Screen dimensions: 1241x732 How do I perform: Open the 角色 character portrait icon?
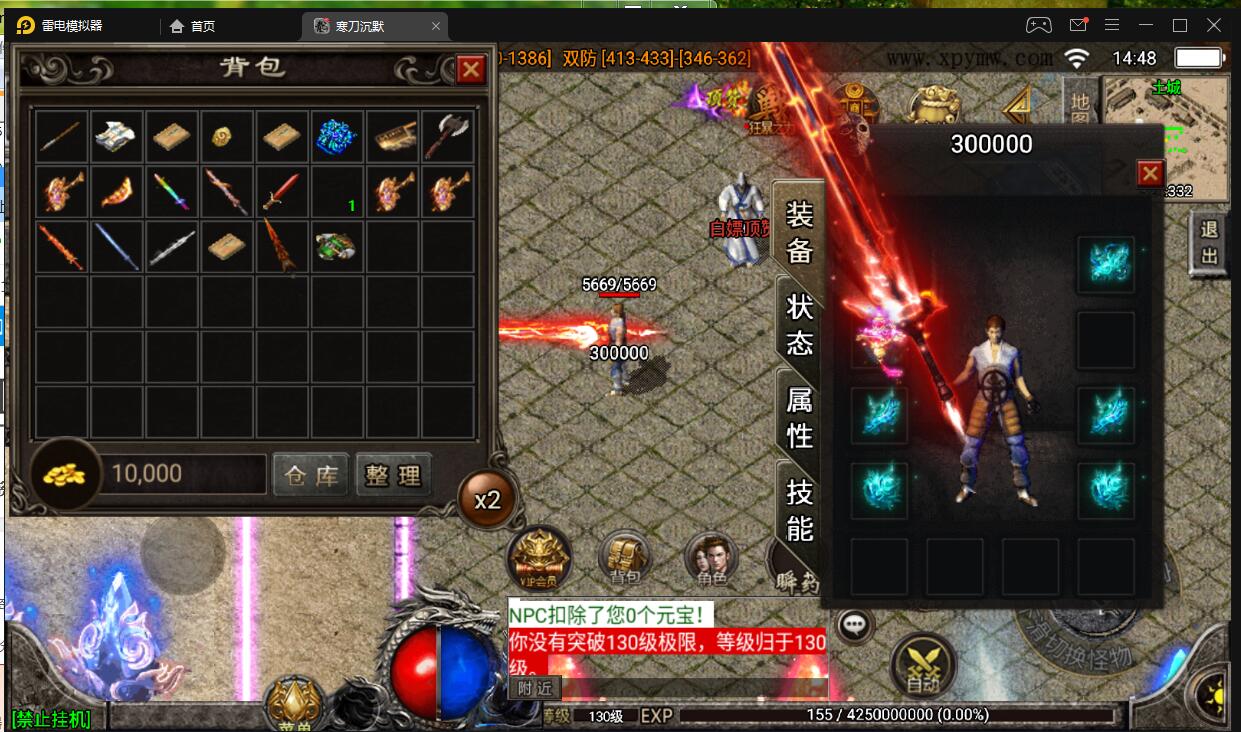click(711, 557)
